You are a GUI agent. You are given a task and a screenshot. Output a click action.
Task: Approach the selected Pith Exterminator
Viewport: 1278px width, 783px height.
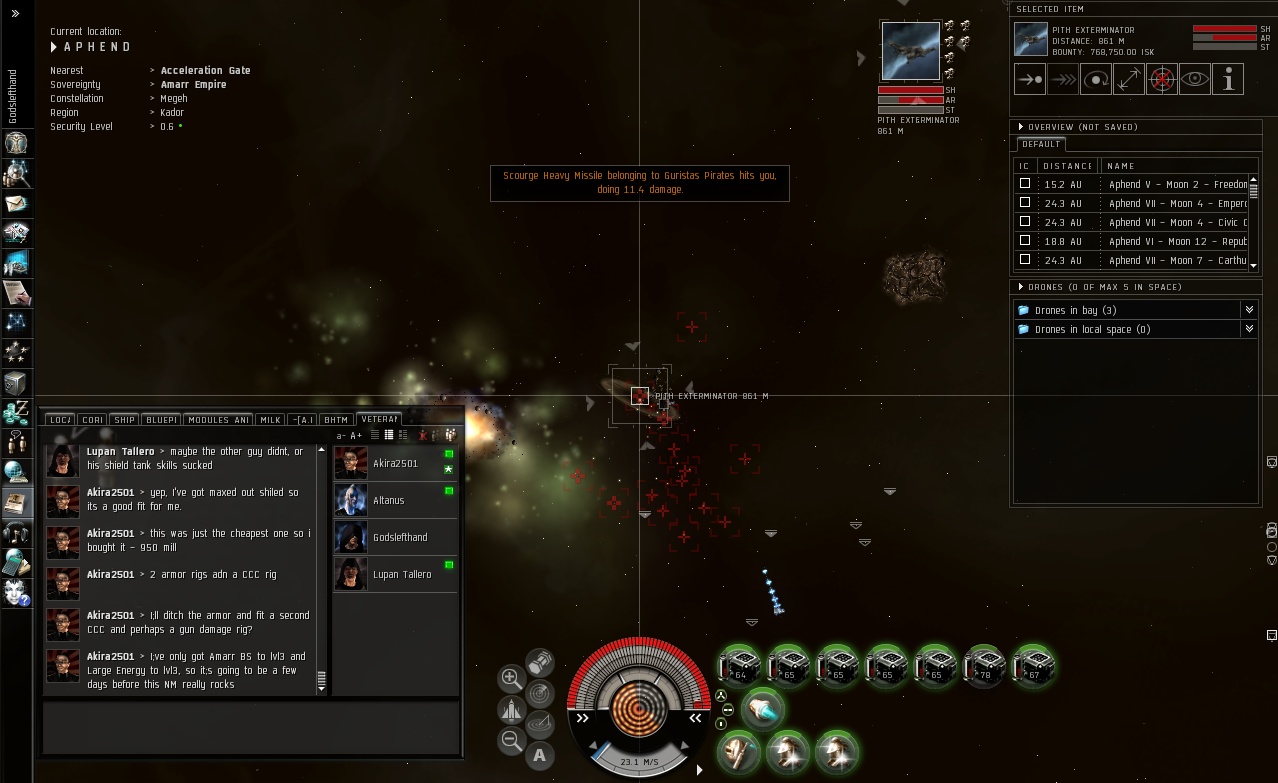point(1030,79)
